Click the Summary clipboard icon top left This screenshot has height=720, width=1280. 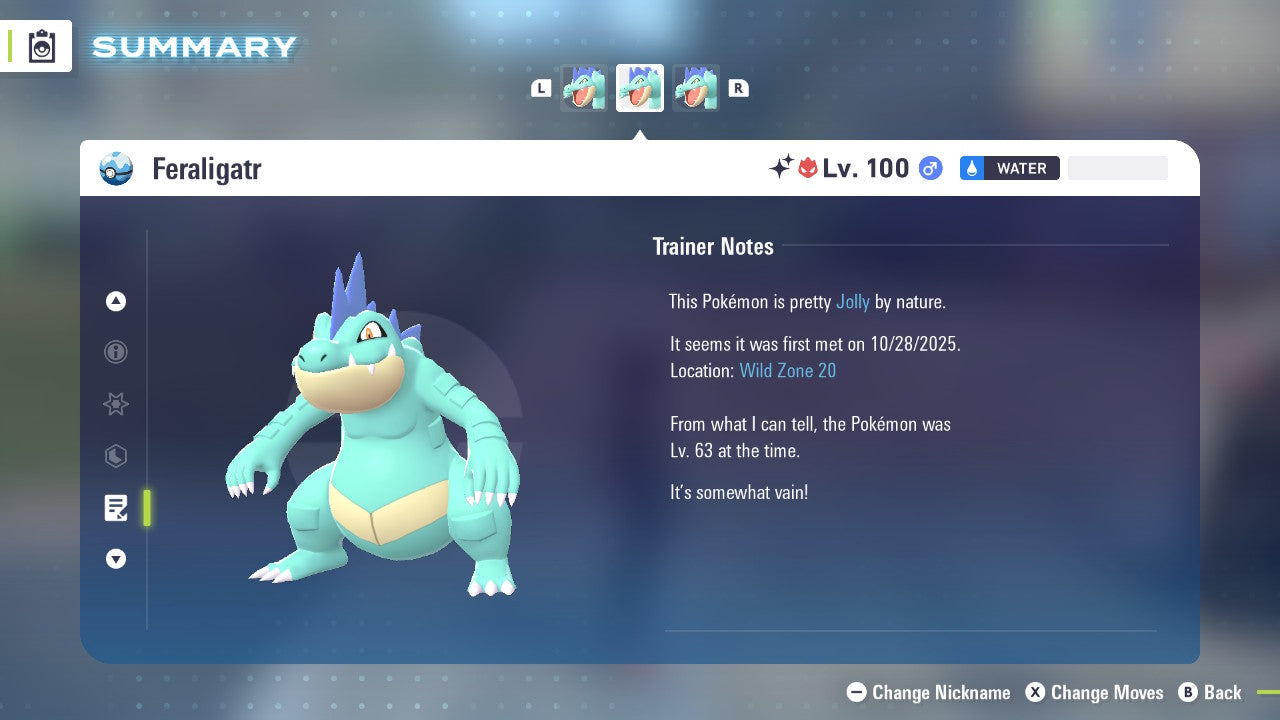tap(40, 46)
